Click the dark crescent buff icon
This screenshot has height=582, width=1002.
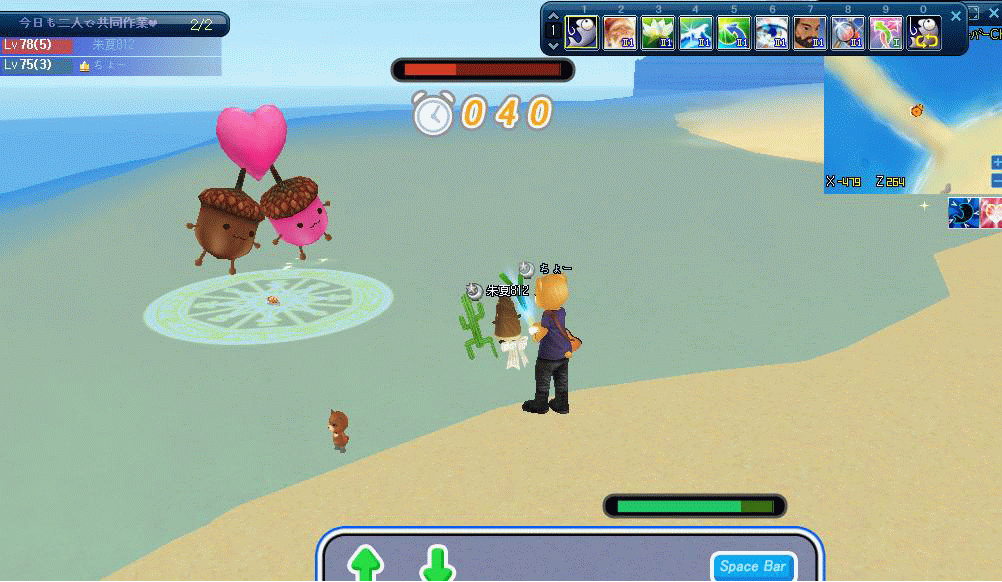962,213
